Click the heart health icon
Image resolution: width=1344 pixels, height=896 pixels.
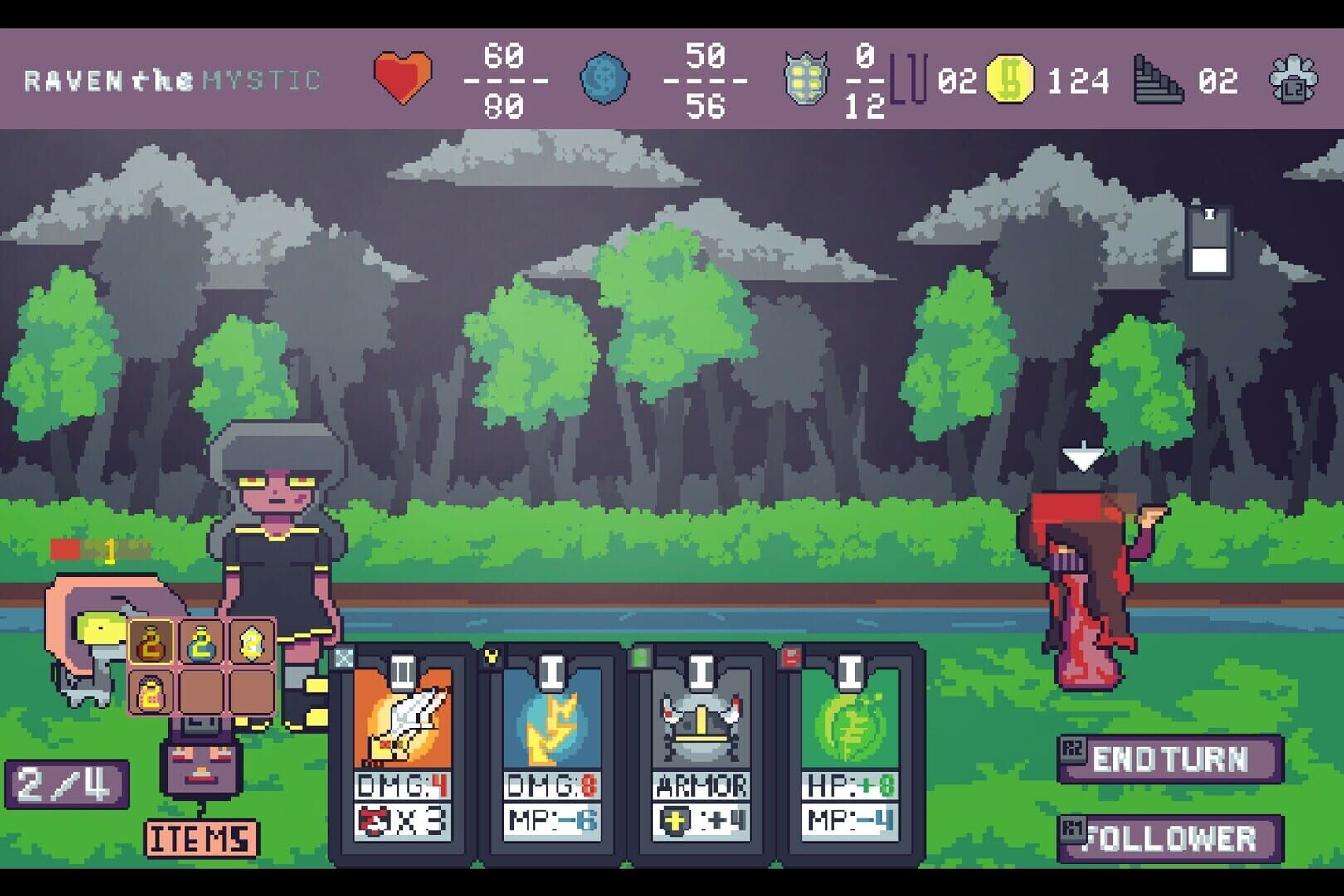(x=404, y=80)
